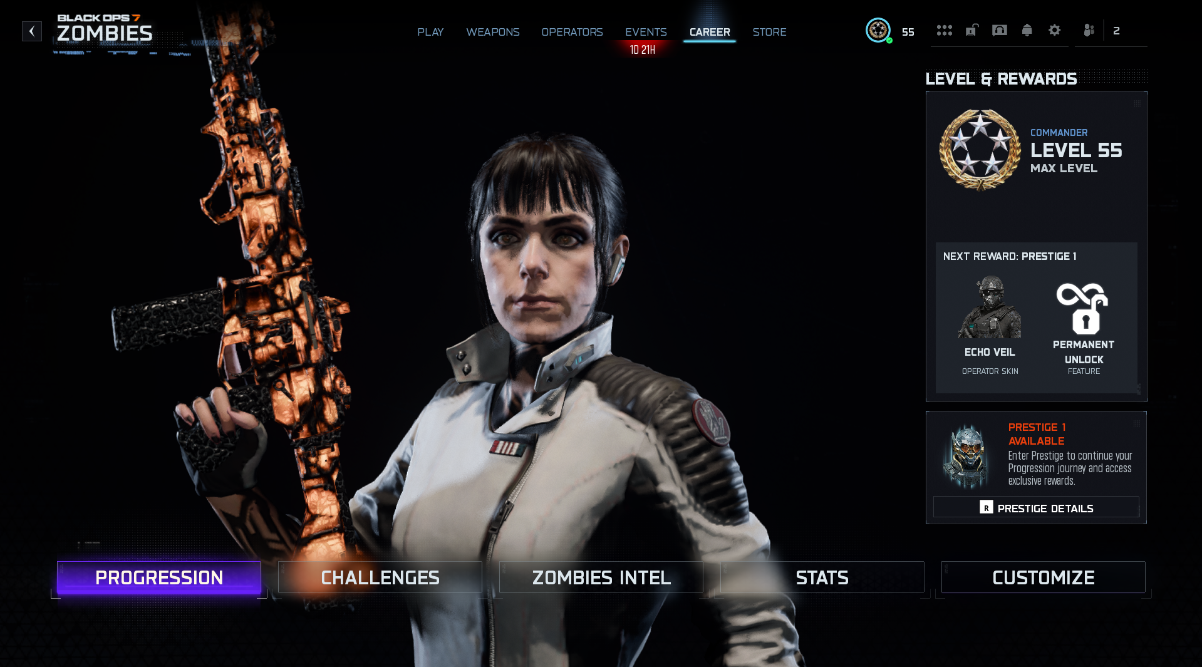Viewport: 1202px width, 667px height.
Task: Click the player rank emblem in header
Action: point(878,31)
